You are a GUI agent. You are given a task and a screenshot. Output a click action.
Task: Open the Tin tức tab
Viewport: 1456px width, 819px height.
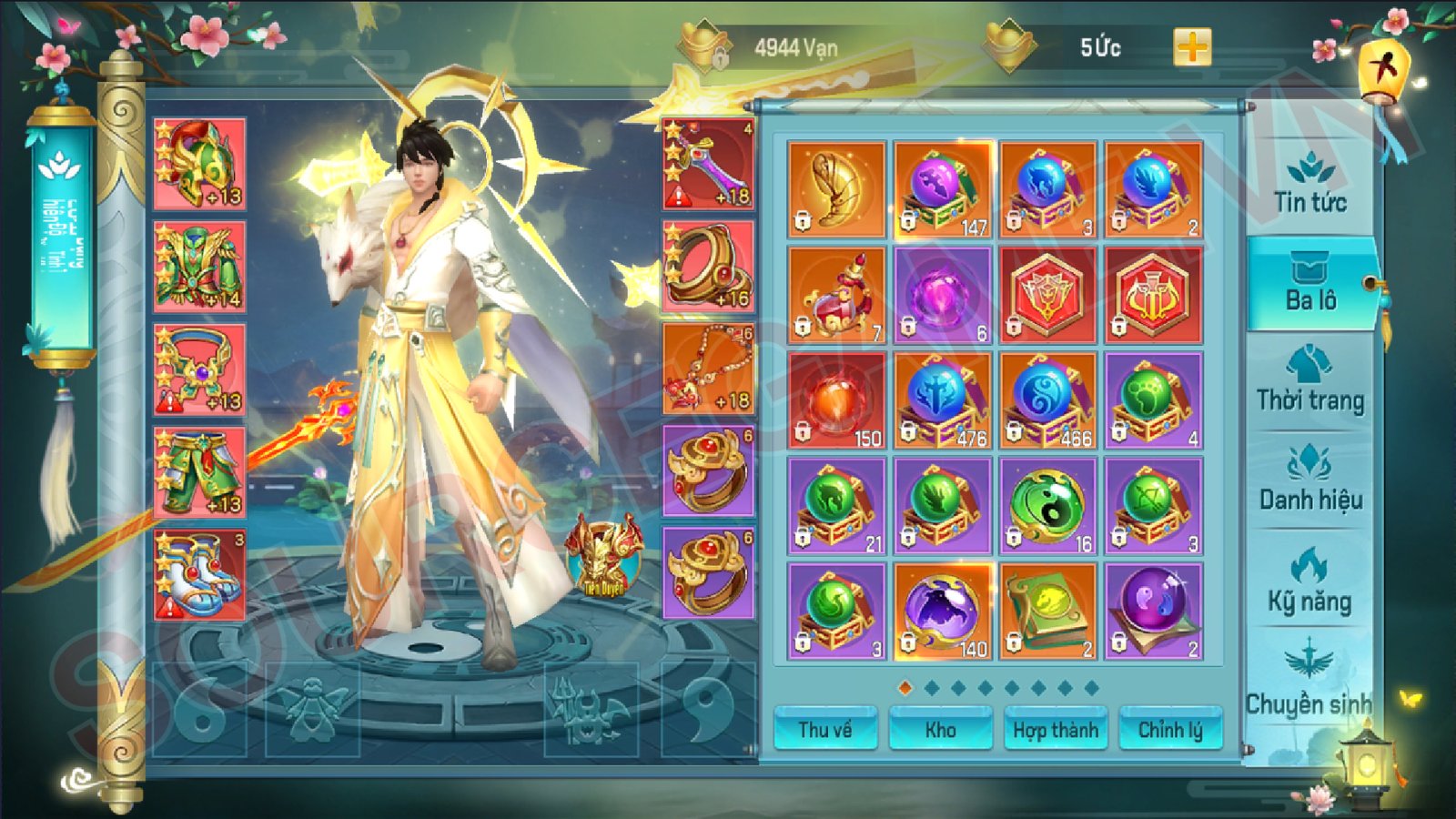[1309, 185]
